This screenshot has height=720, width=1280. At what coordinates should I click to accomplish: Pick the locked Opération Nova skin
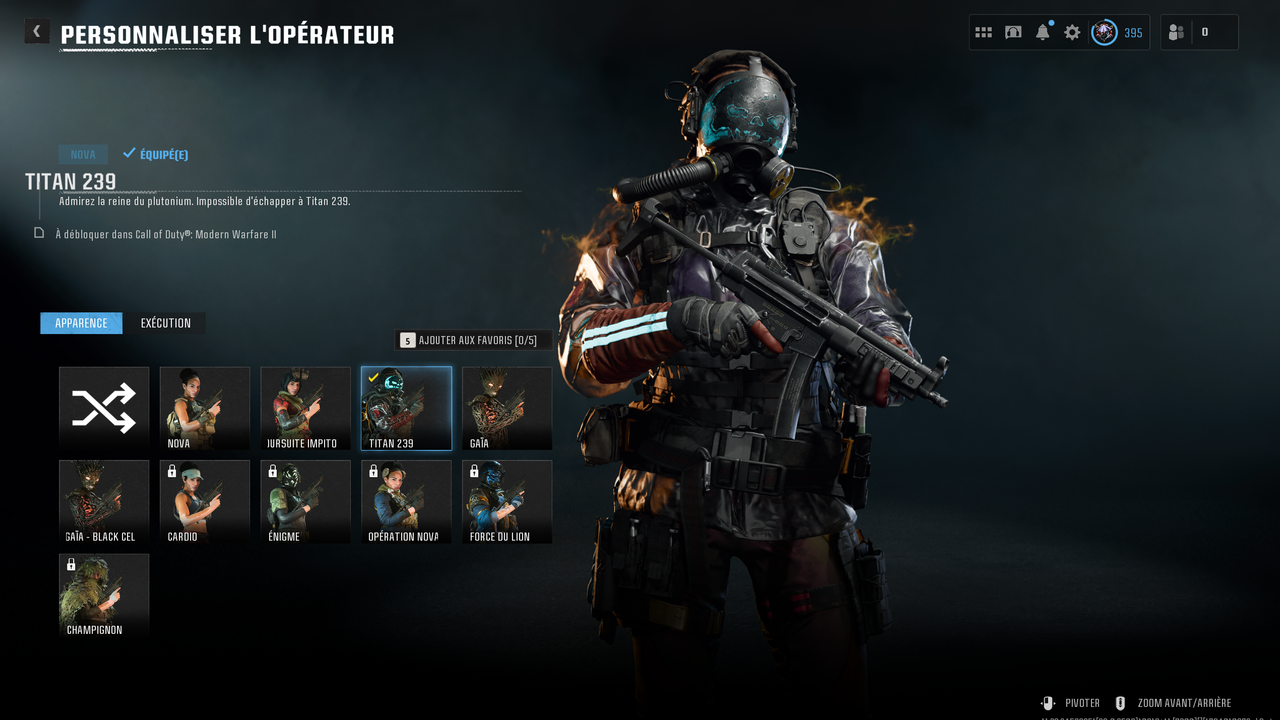(x=406, y=502)
